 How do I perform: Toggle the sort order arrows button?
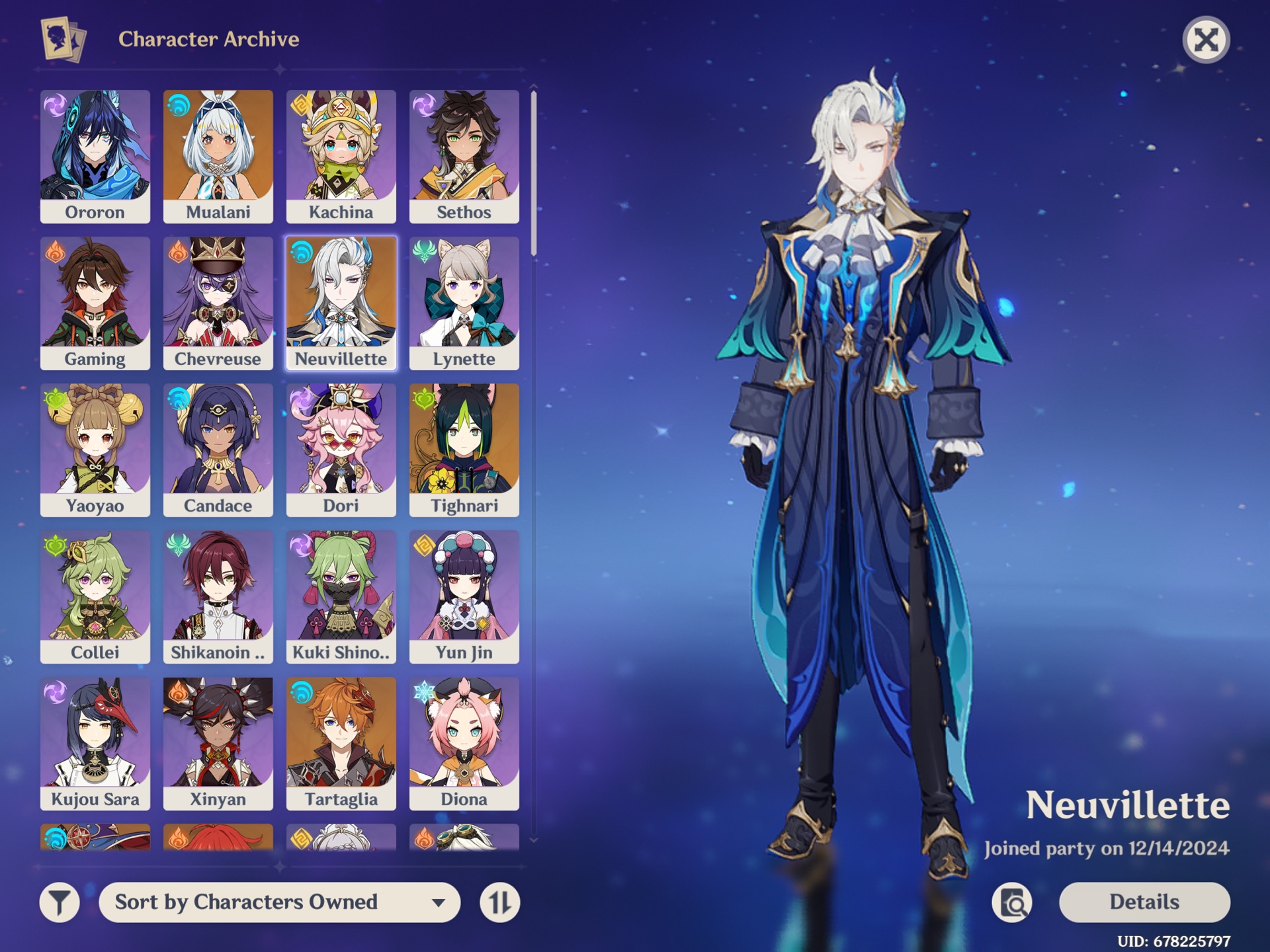(501, 901)
